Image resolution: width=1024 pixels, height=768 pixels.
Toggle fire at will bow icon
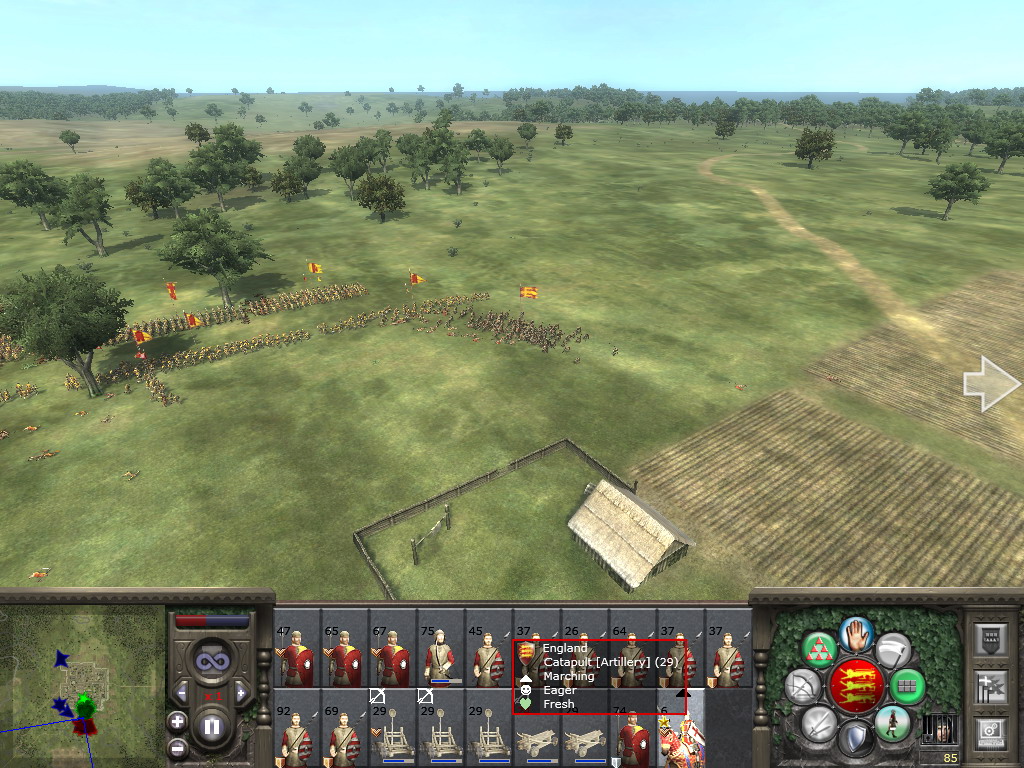[x=803, y=686]
